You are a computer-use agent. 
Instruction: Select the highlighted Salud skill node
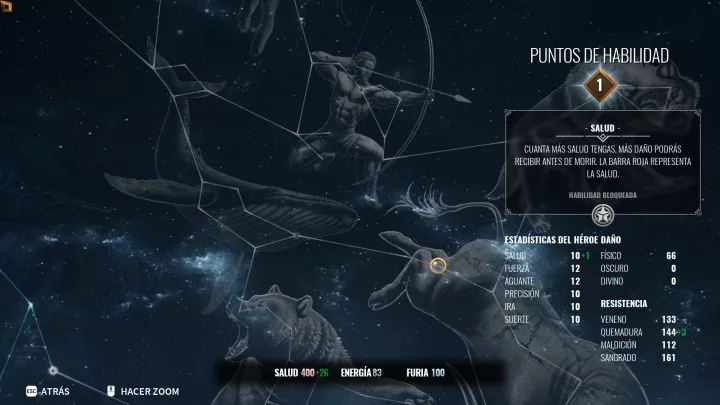pos(438,265)
